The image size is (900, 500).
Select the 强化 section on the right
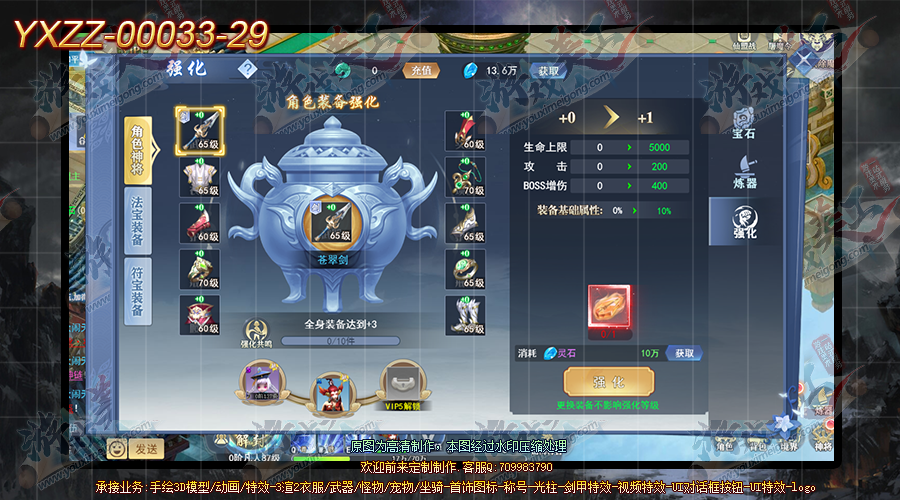[x=743, y=220]
